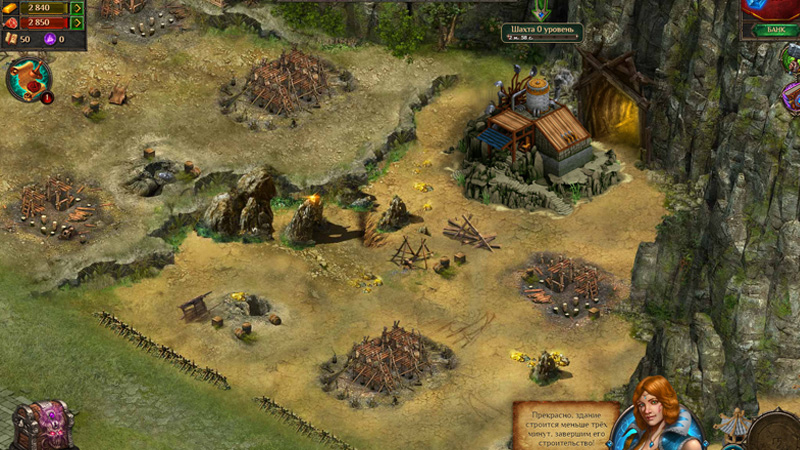Screen dimensions: 800x450
Task: Open the purple spellbook round icon
Action: point(791,98)
